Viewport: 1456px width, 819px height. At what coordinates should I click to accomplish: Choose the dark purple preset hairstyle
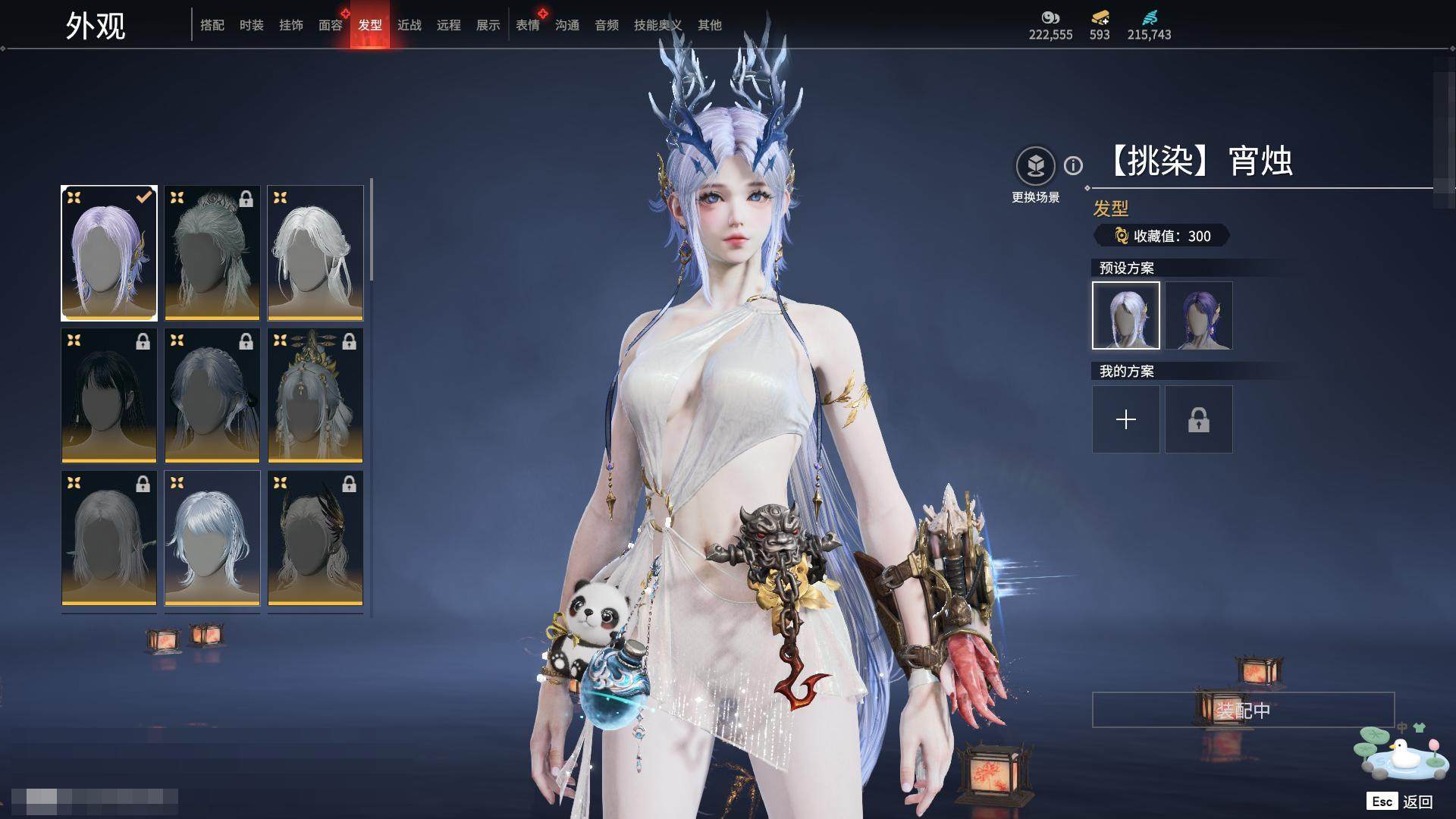1199,315
